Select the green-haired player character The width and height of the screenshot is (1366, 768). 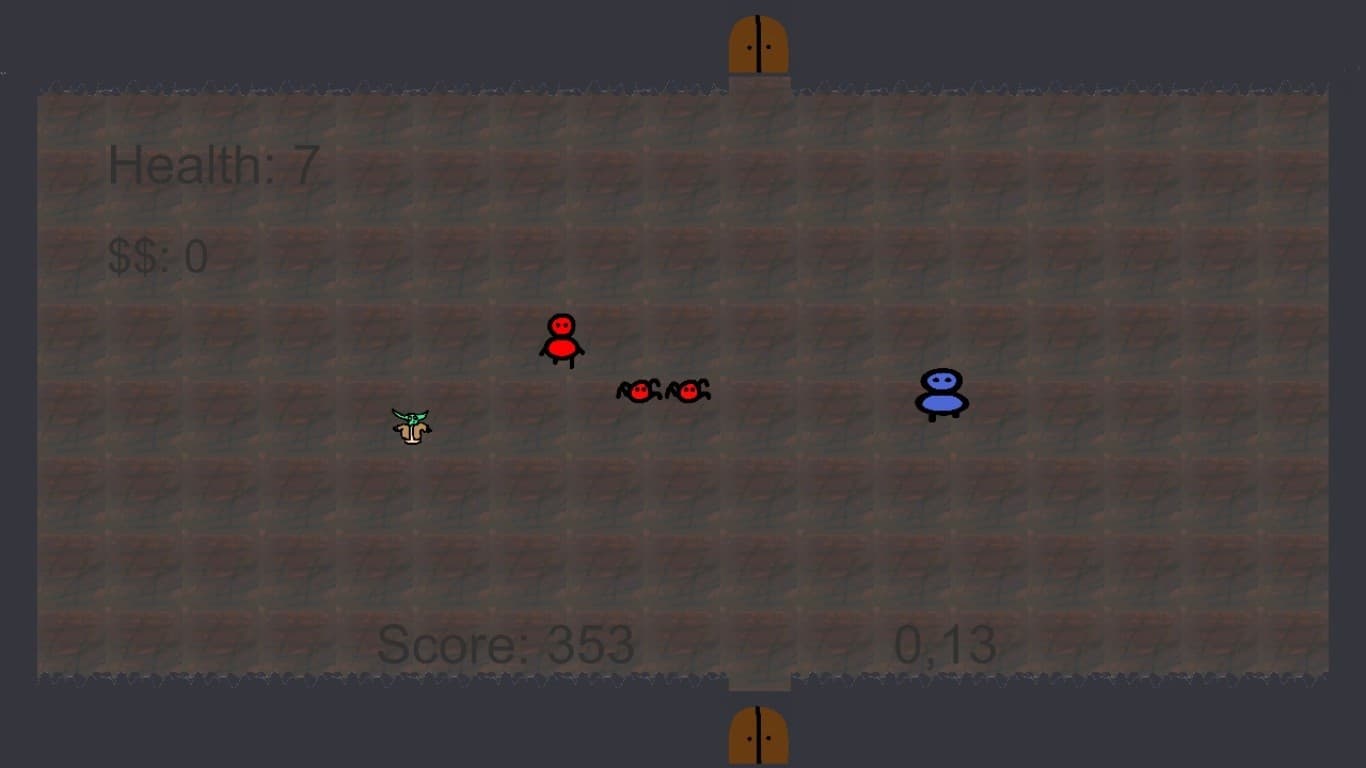411,425
